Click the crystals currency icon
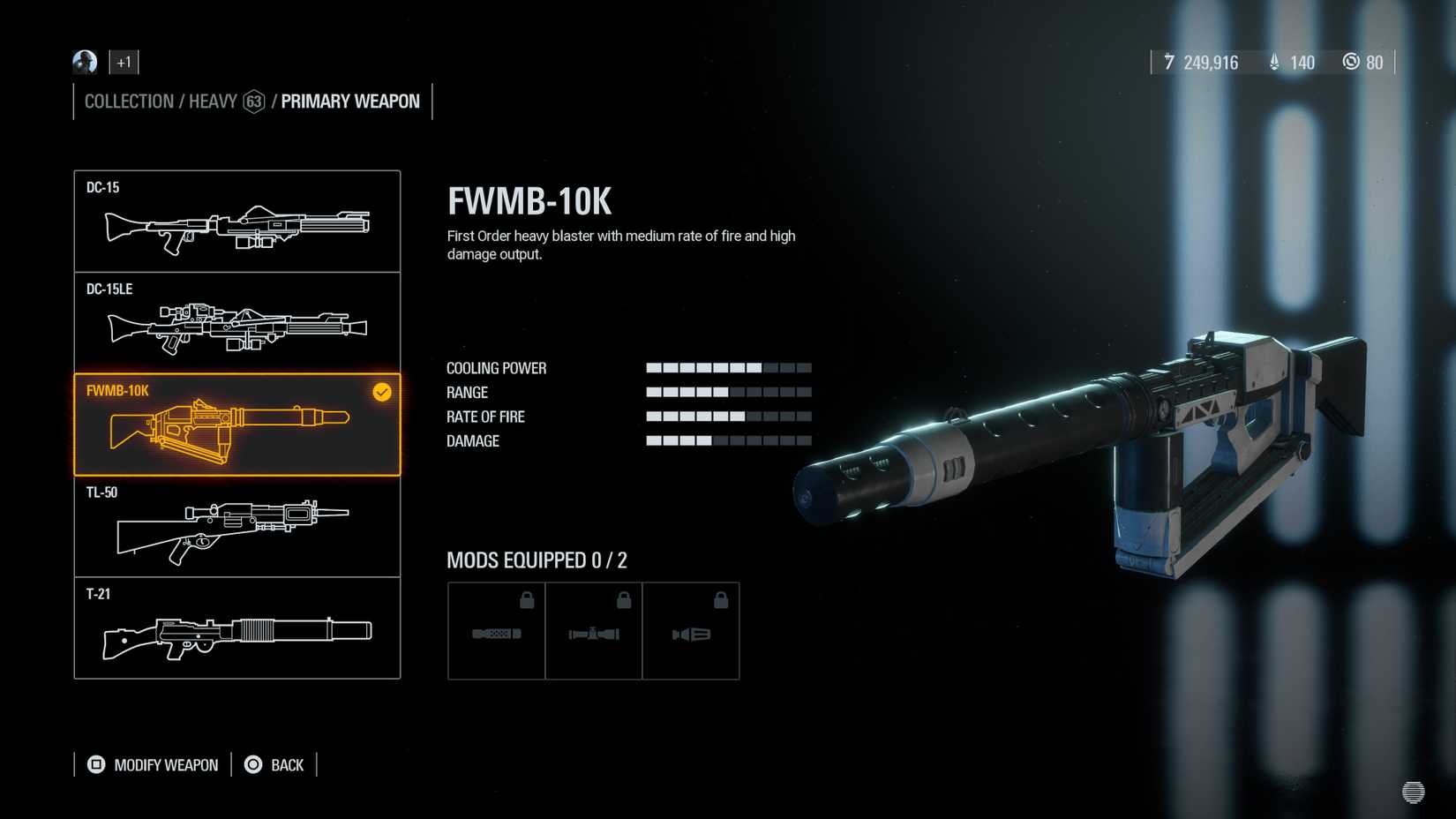This screenshot has width=1456, height=819. click(1272, 62)
